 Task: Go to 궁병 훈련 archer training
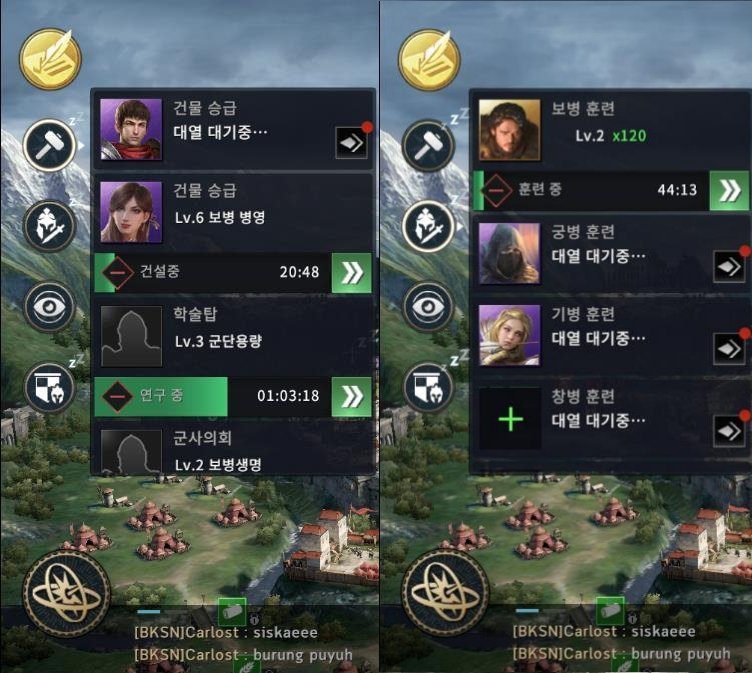point(728,265)
